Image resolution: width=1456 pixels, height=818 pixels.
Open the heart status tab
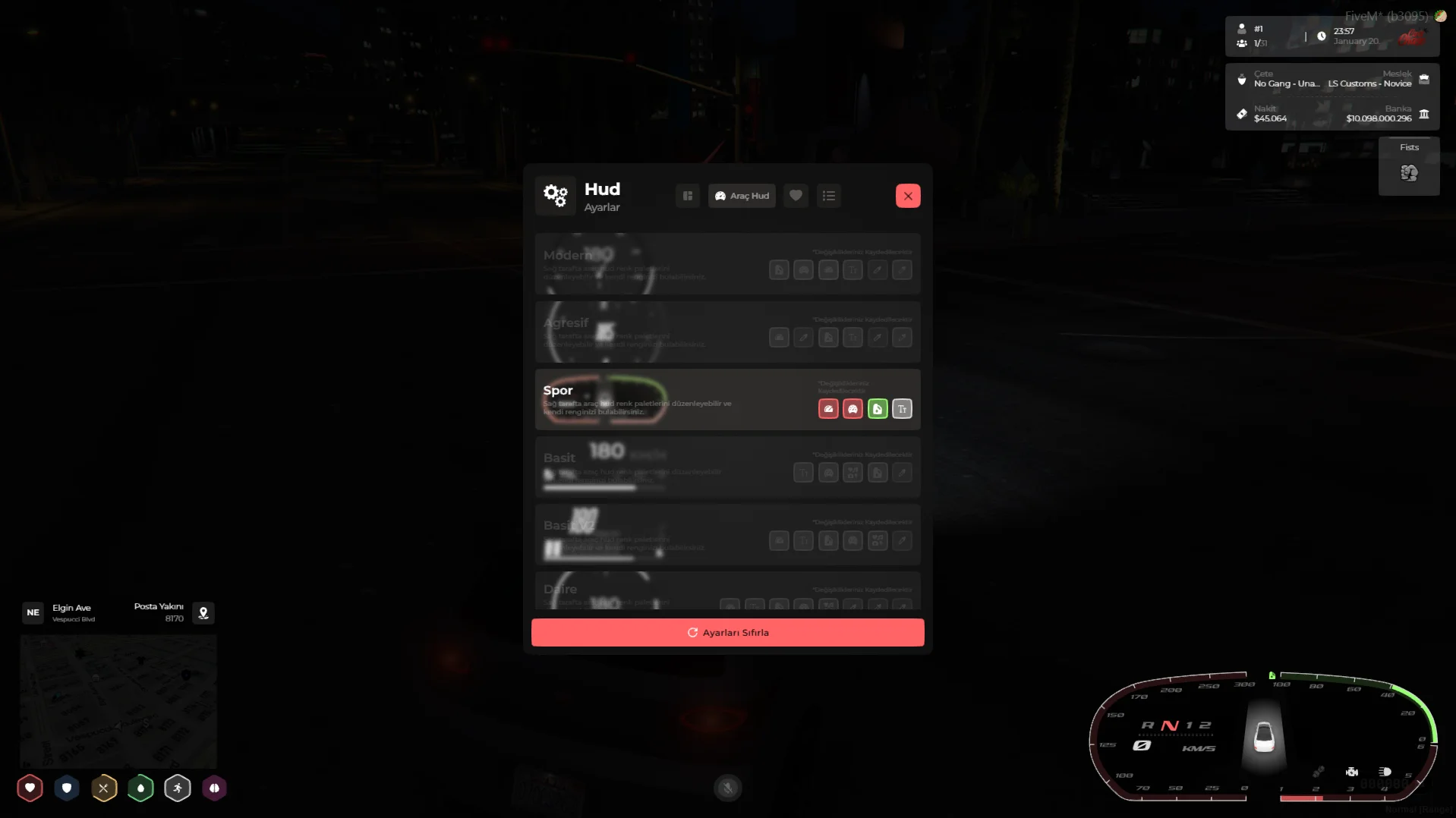[x=796, y=196]
